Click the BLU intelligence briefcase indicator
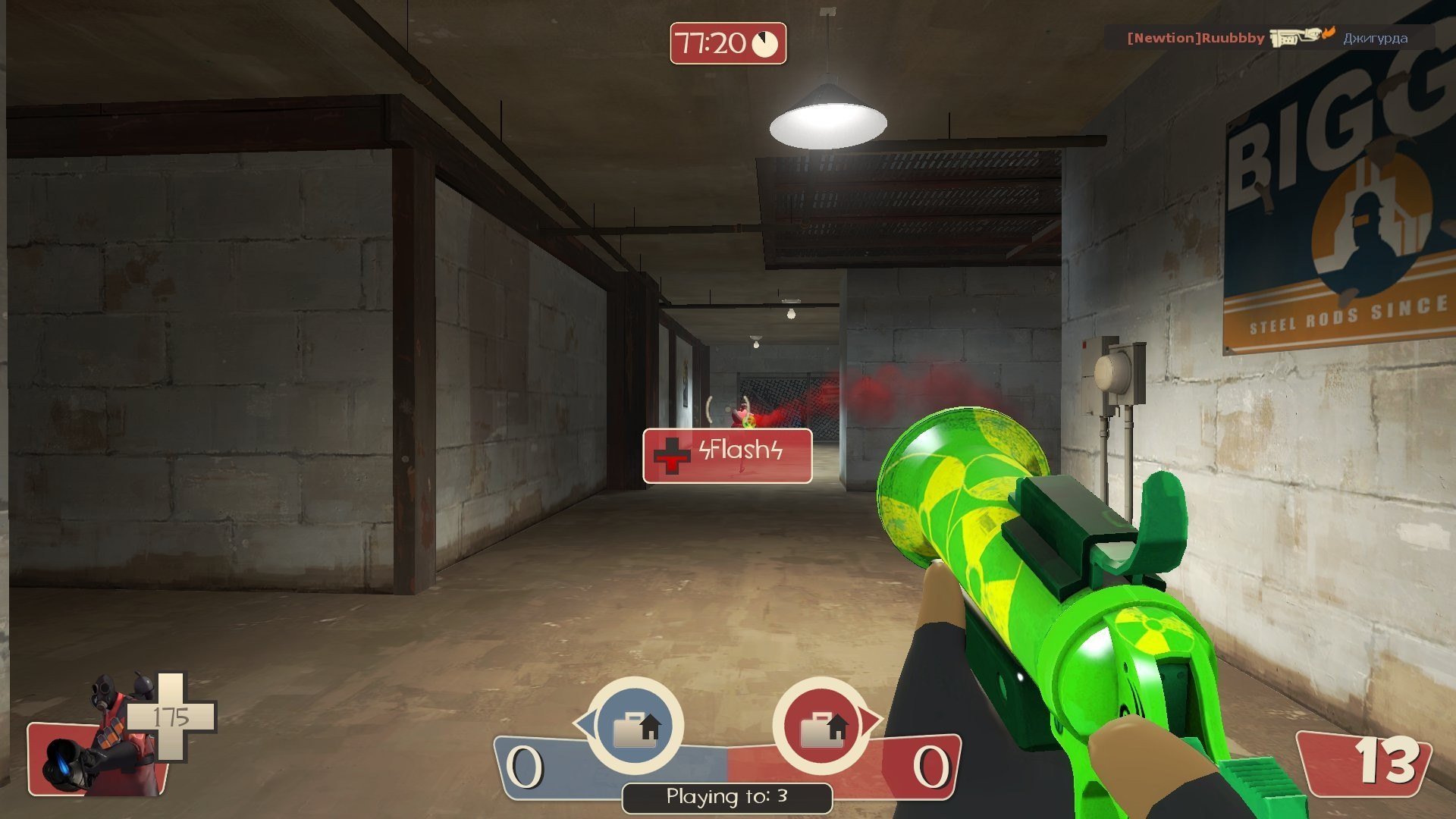 [x=635, y=726]
